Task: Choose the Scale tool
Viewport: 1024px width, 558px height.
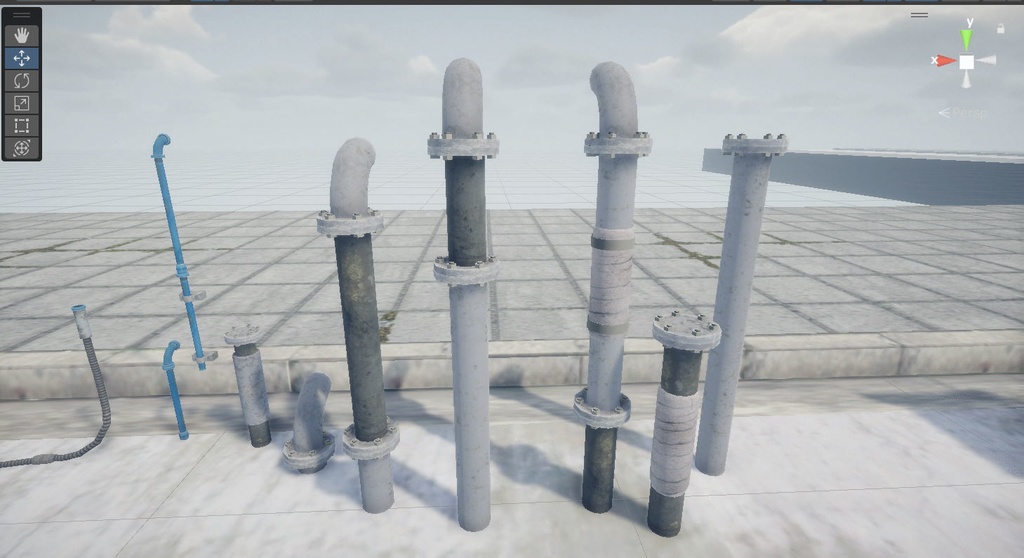Action: [x=22, y=103]
